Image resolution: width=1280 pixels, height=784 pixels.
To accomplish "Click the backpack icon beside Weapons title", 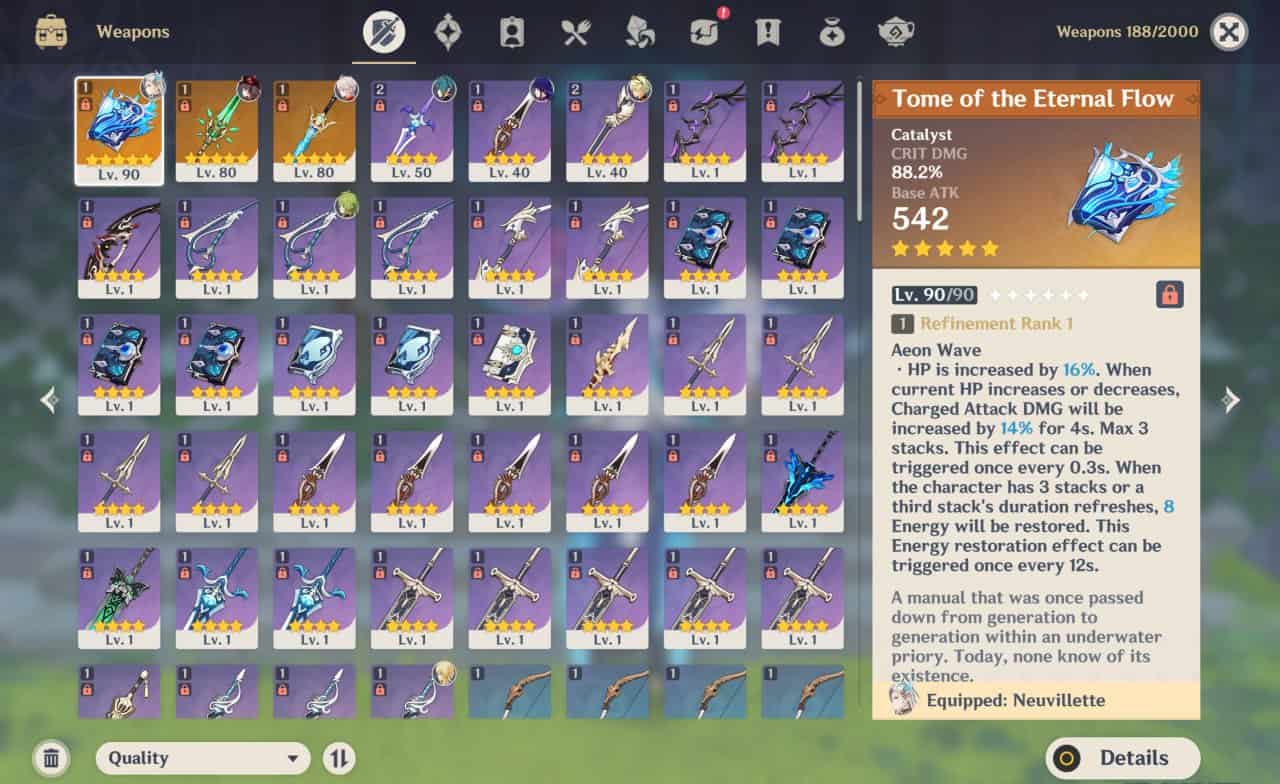I will pyautogui.click(x=51, y=32).
